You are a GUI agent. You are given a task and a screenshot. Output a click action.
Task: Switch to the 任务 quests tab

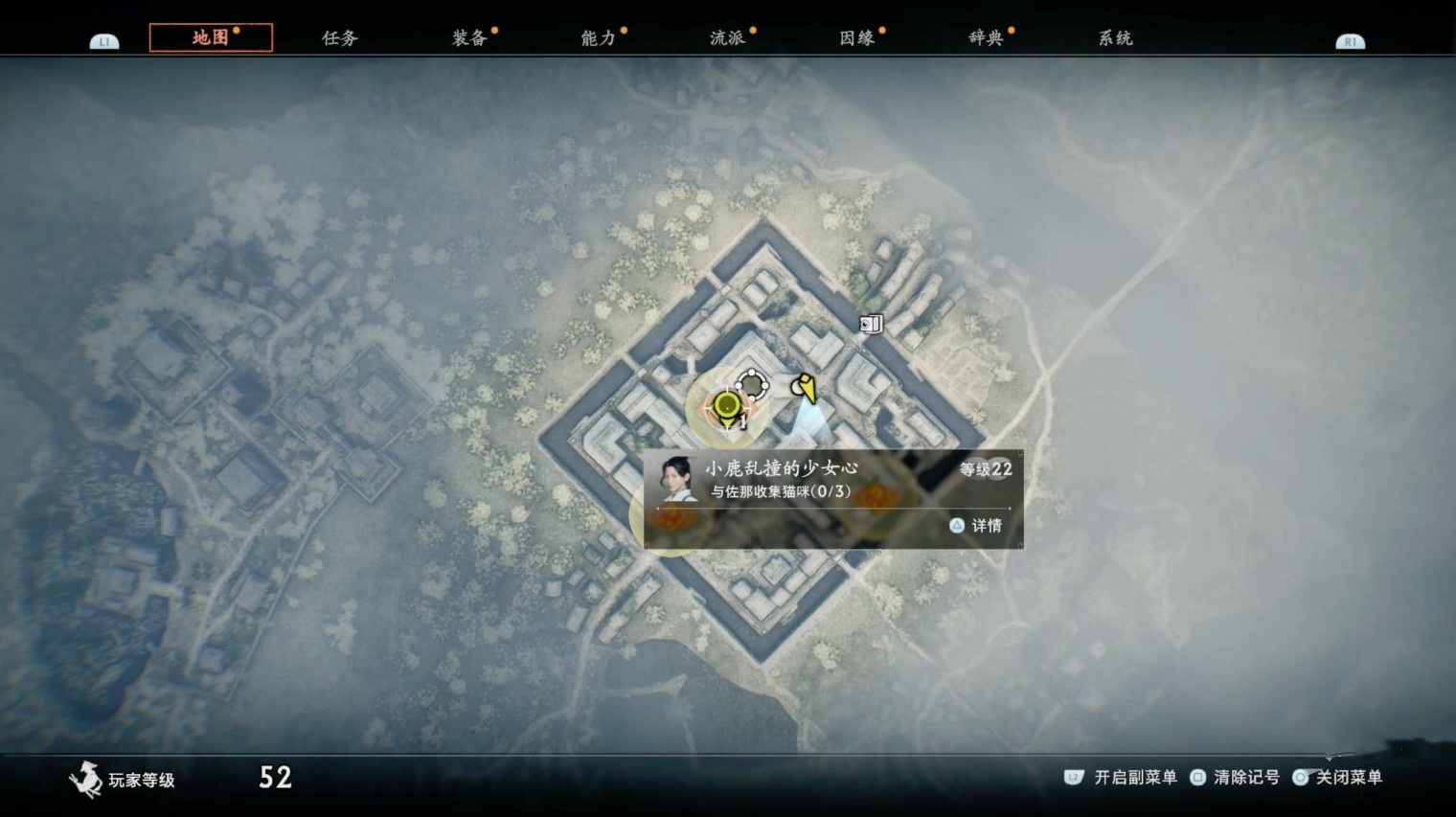[339, 38]
